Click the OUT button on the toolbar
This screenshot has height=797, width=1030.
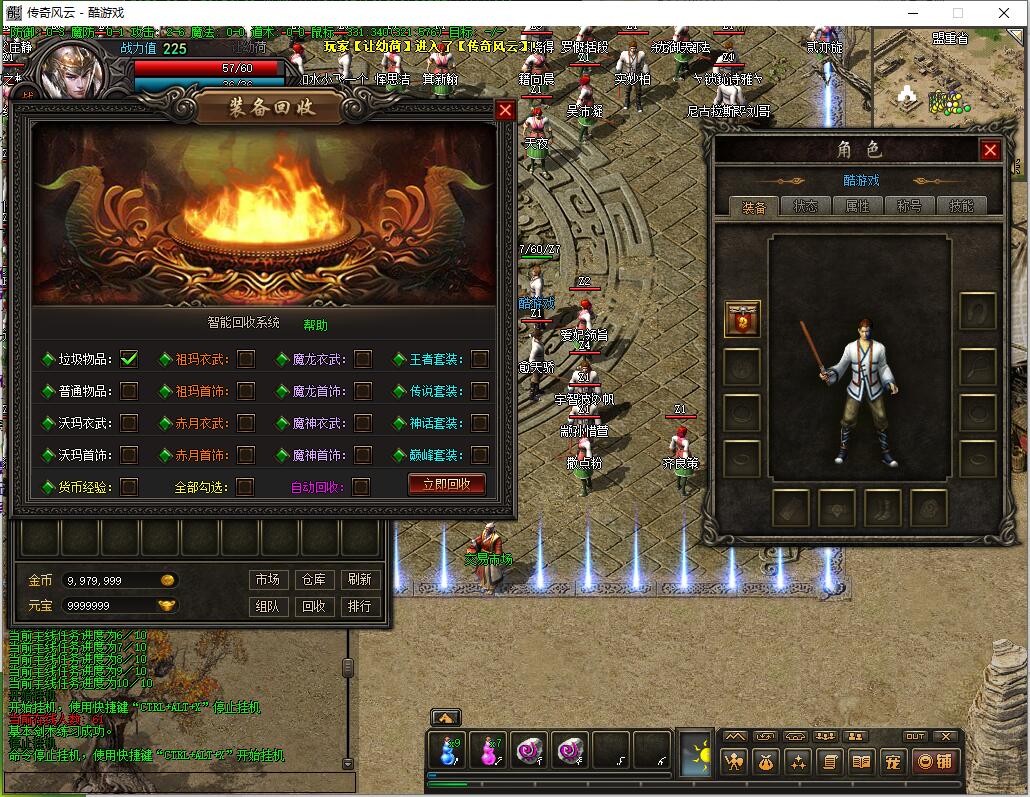coord(915,737)
